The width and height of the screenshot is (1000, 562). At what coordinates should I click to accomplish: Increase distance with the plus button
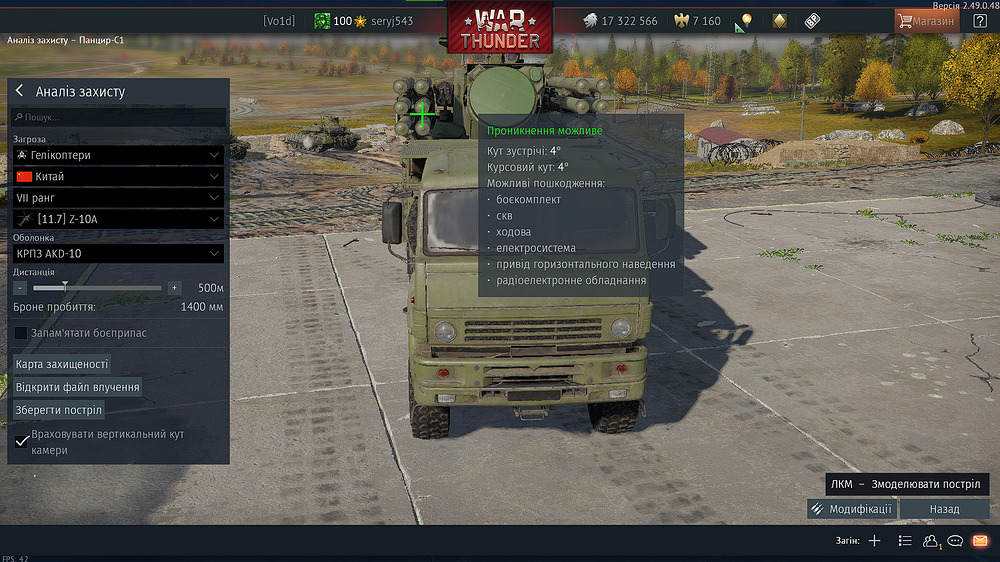click(174, 288)
